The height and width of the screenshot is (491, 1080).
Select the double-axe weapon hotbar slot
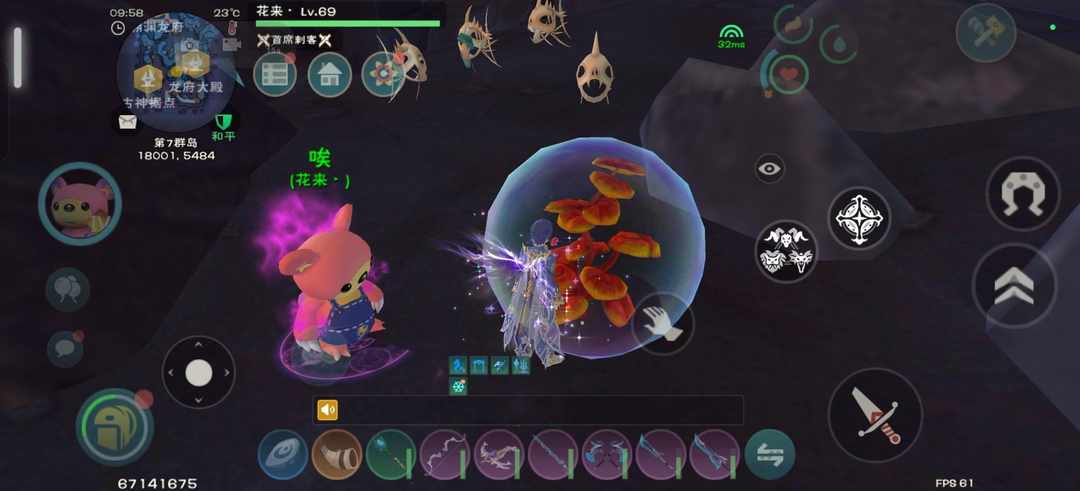point(606,454)
